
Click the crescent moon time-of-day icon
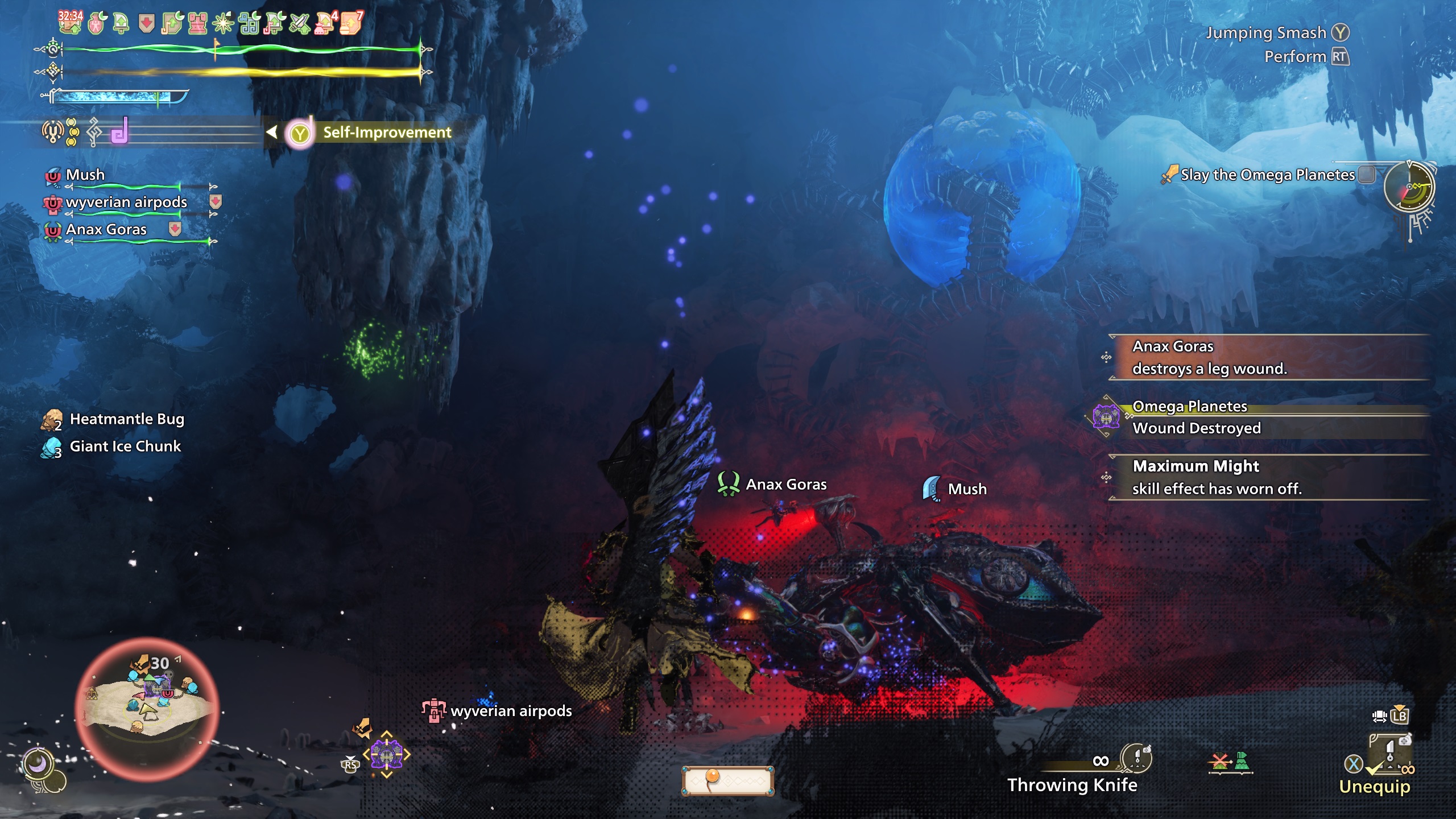(x=38, y=763)
